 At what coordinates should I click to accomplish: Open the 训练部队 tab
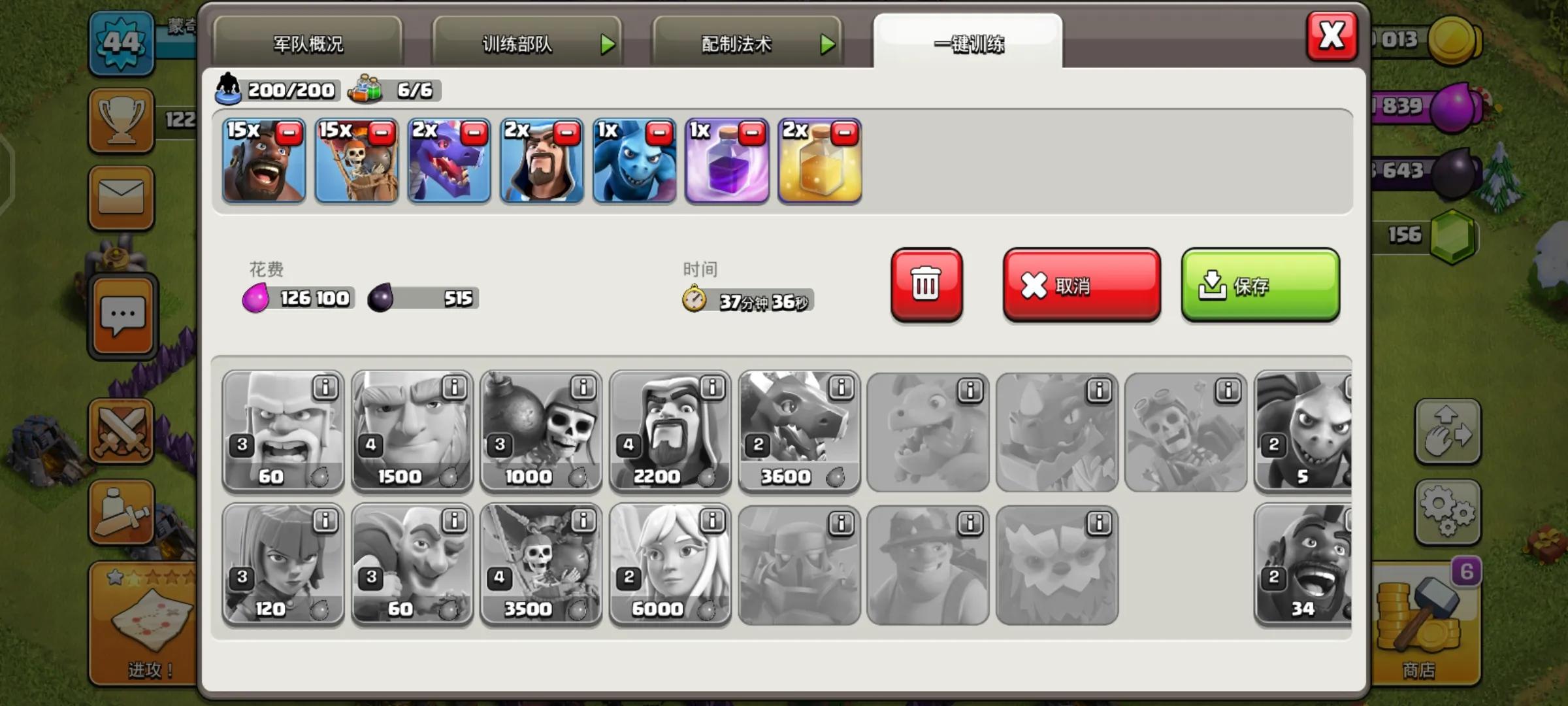pyautogui.click(x=526, y=44)
